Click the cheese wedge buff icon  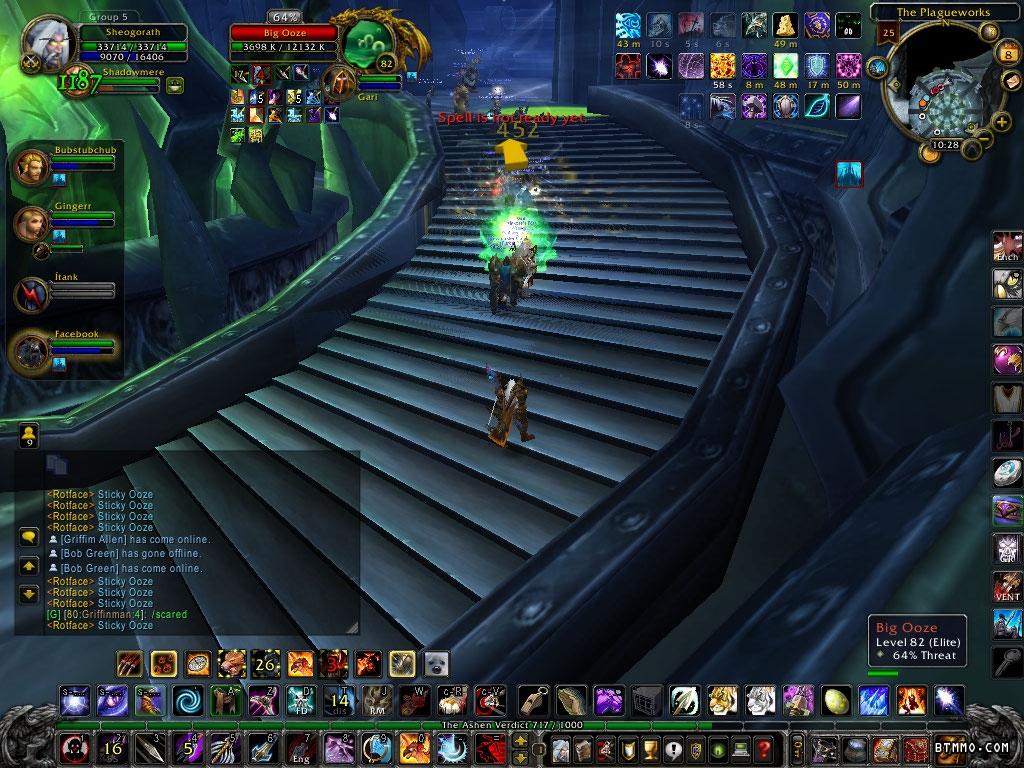pos(786,26)
